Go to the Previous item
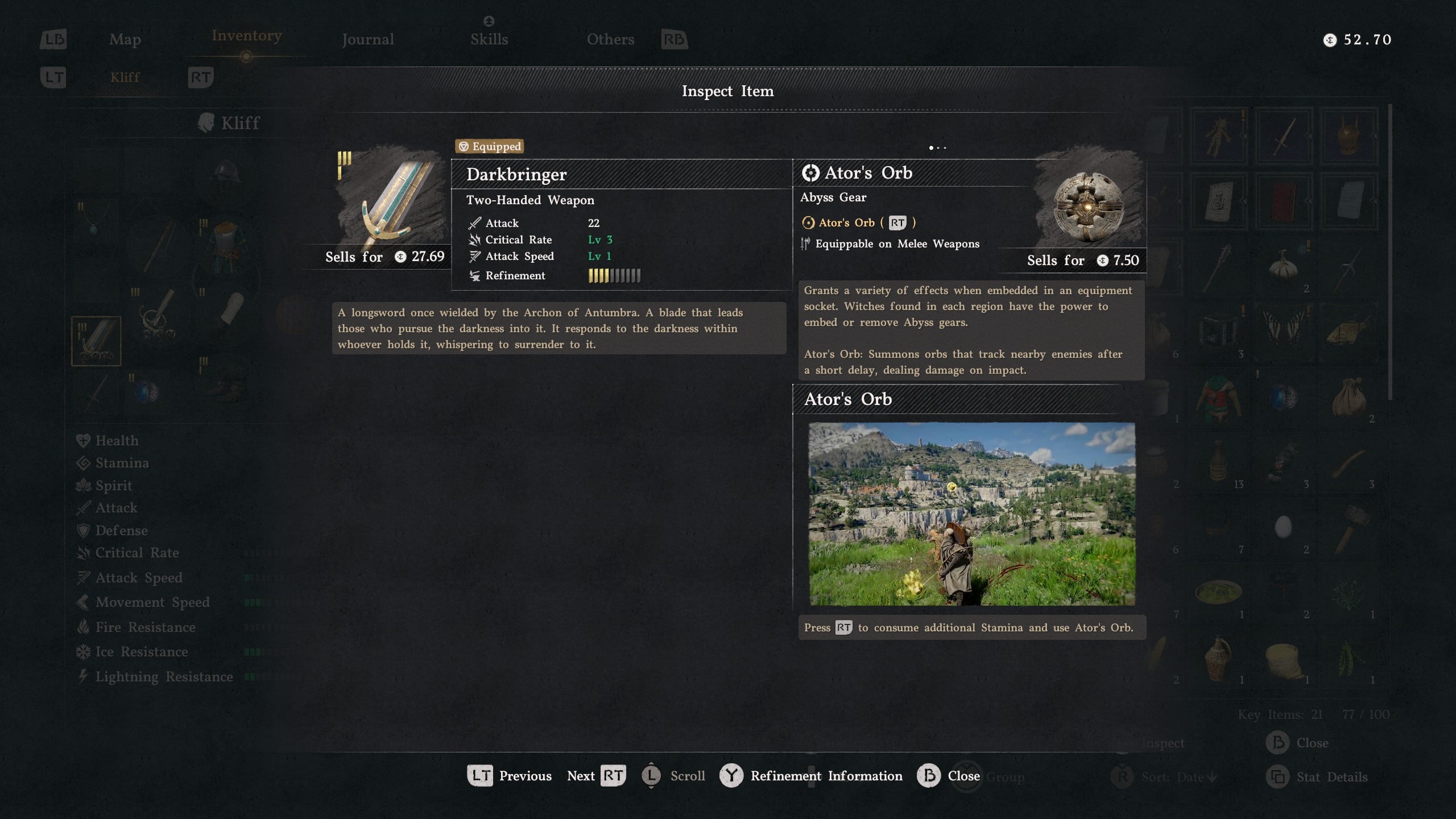Viewport: 1456px width, 819px height. [510, 776]
